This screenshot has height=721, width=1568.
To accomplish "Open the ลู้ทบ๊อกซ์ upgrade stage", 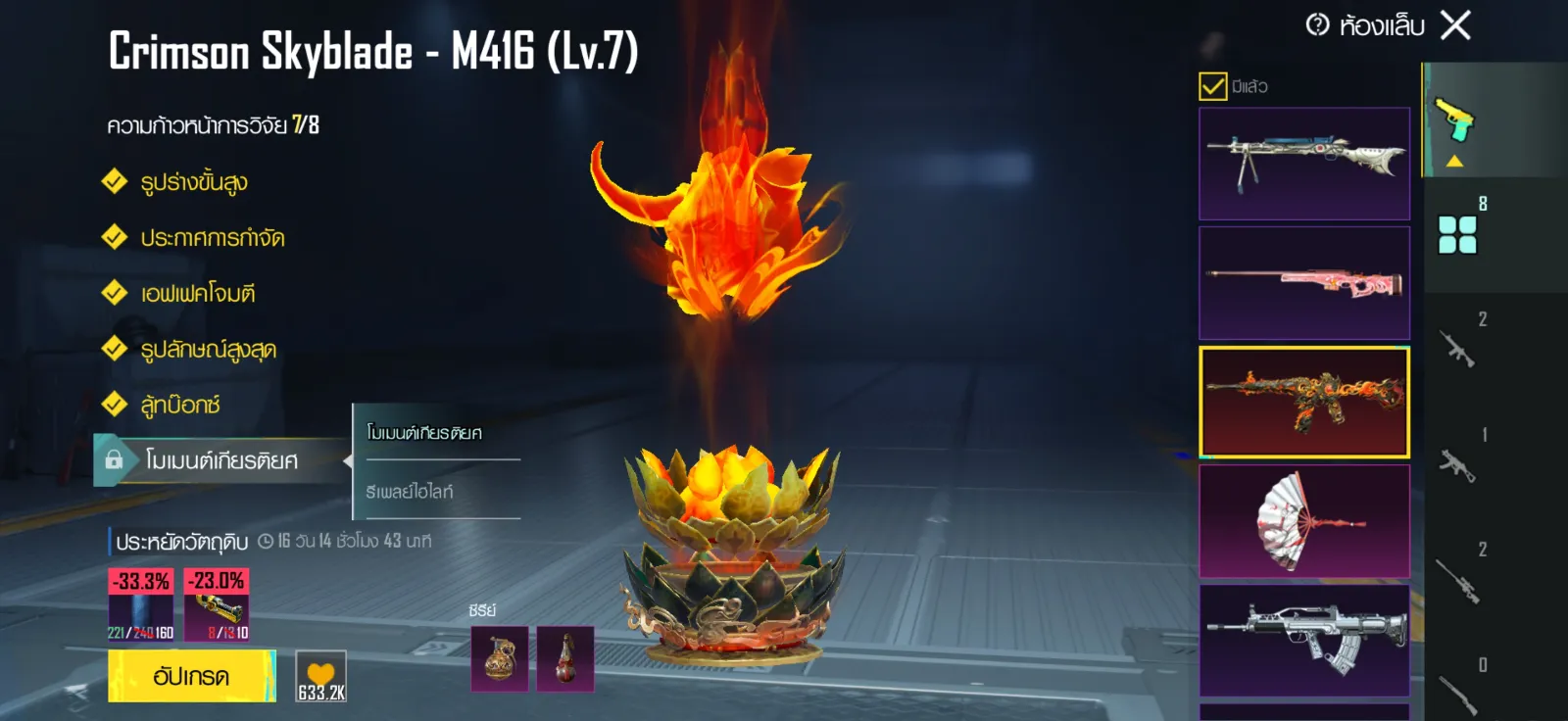I will click(180, 405).
